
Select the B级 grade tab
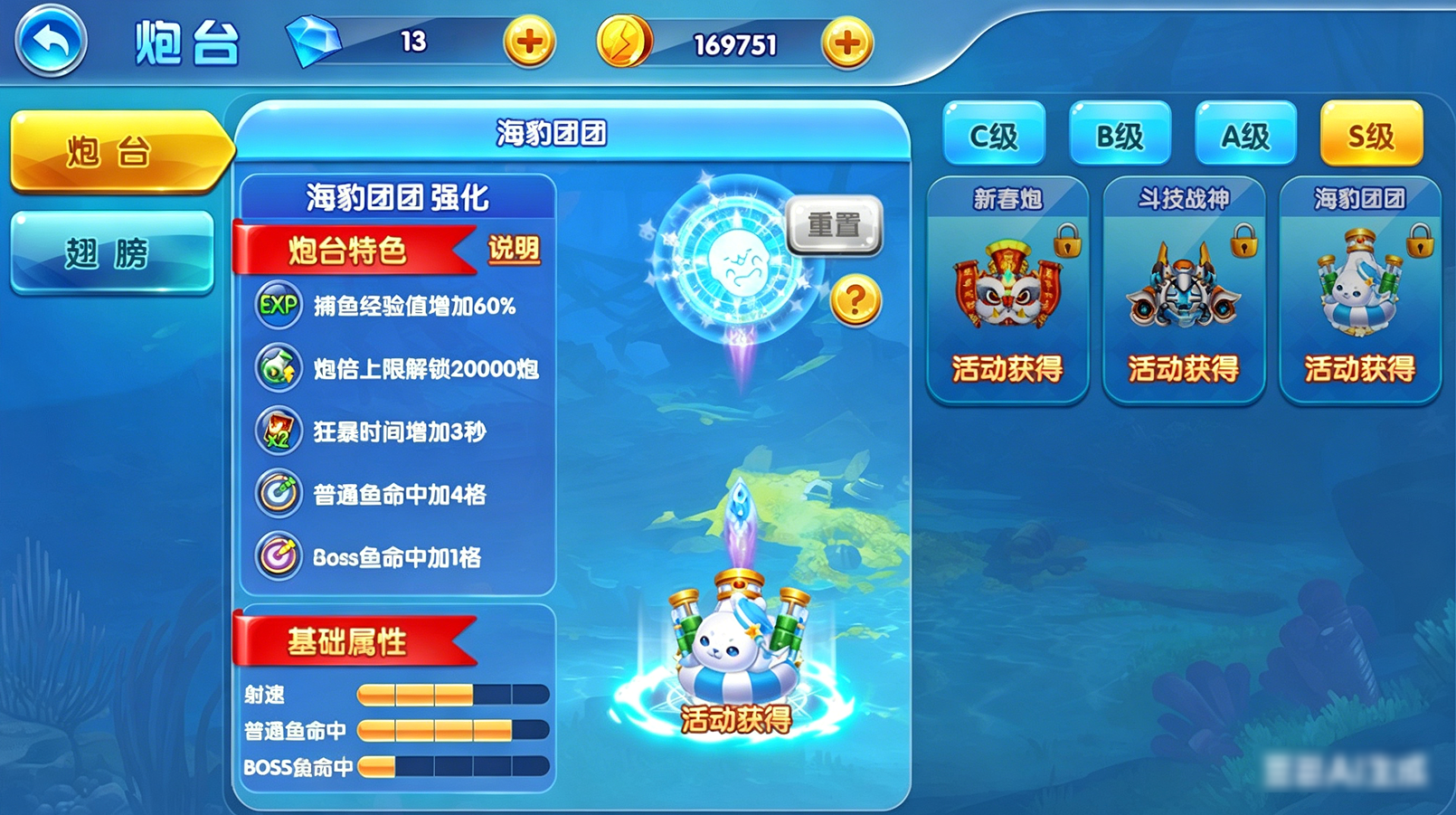pos(1120,136)
